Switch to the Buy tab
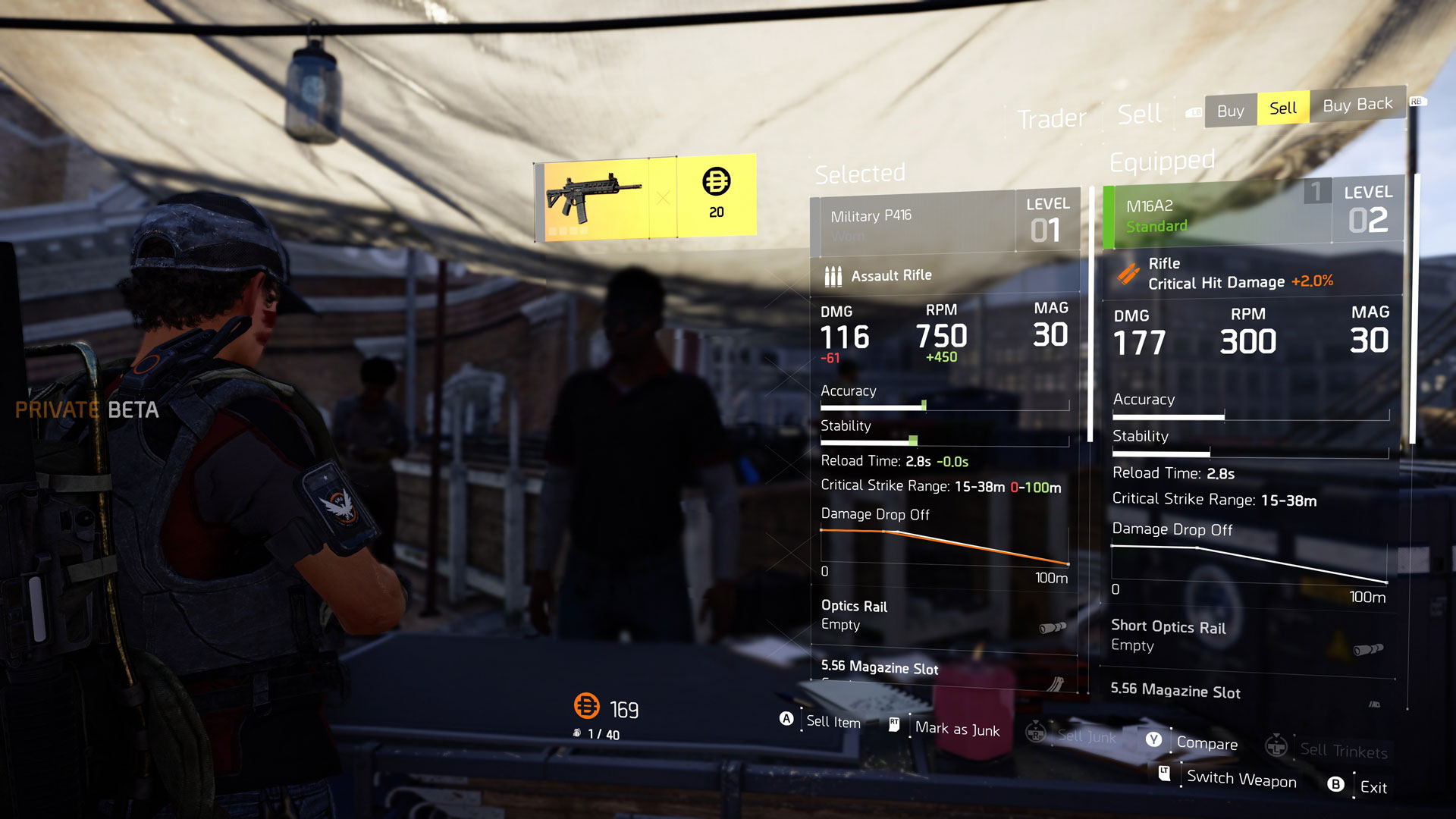 pyautogui.click(x=1229, y=110)
